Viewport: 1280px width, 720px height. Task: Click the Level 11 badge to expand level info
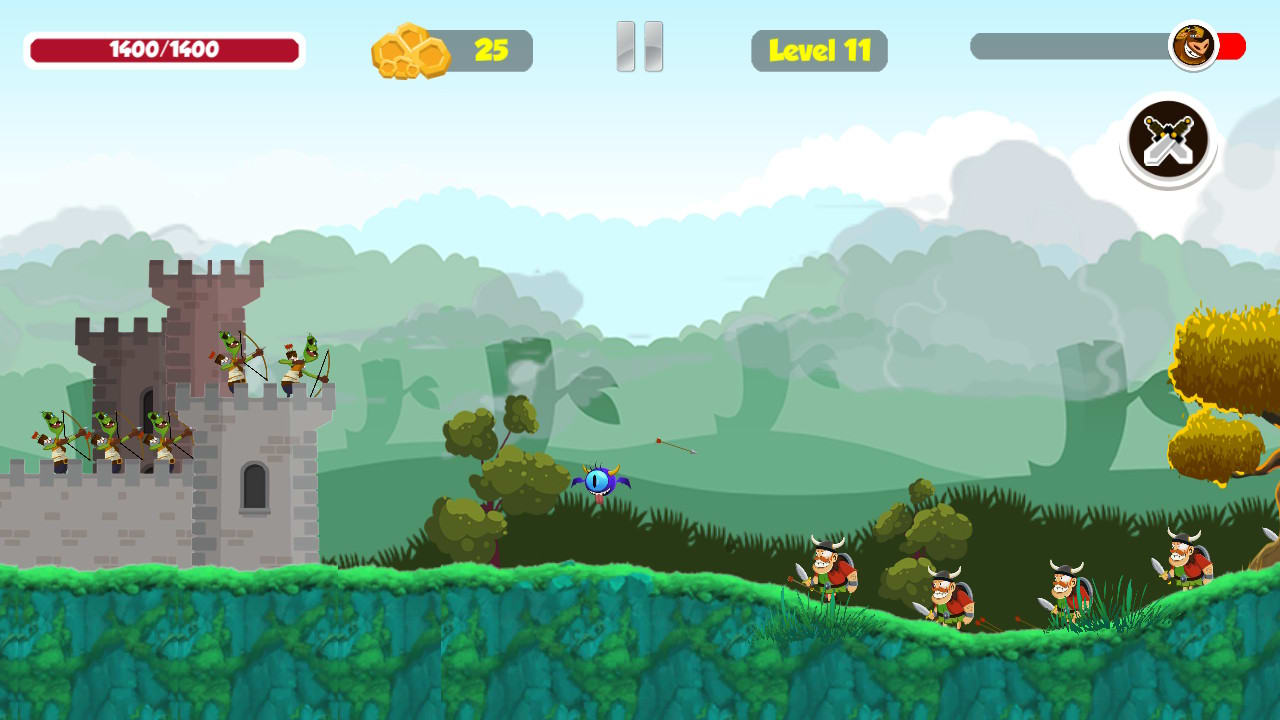[x=819, y=50]
